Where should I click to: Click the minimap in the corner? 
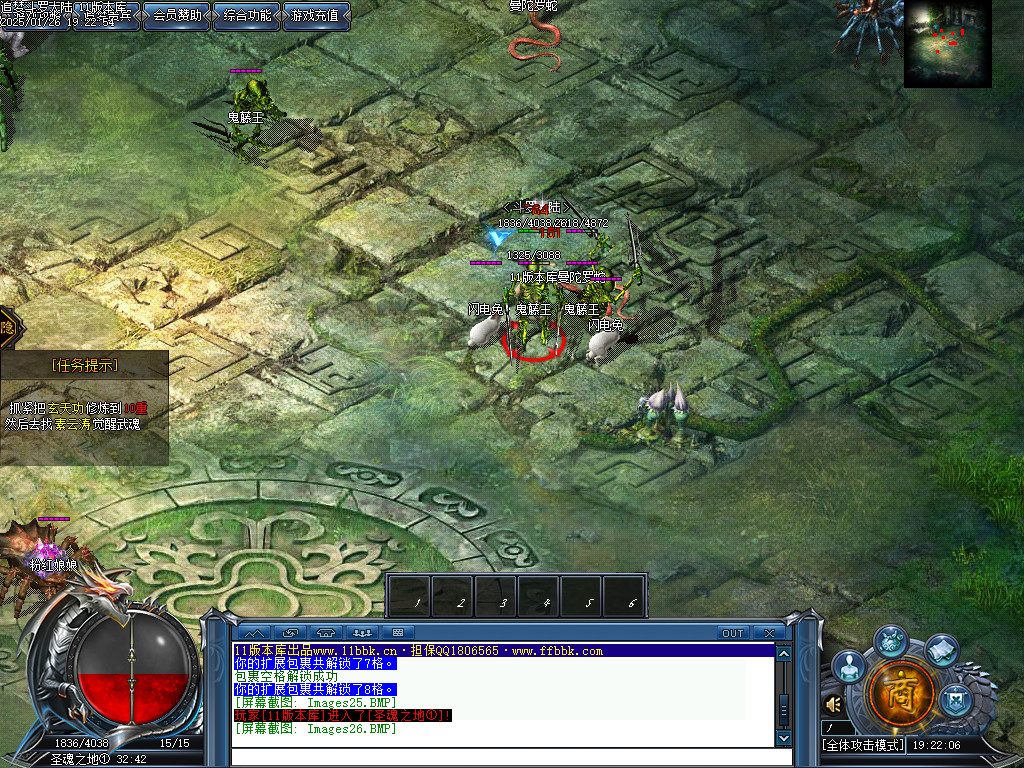[947, 44]
